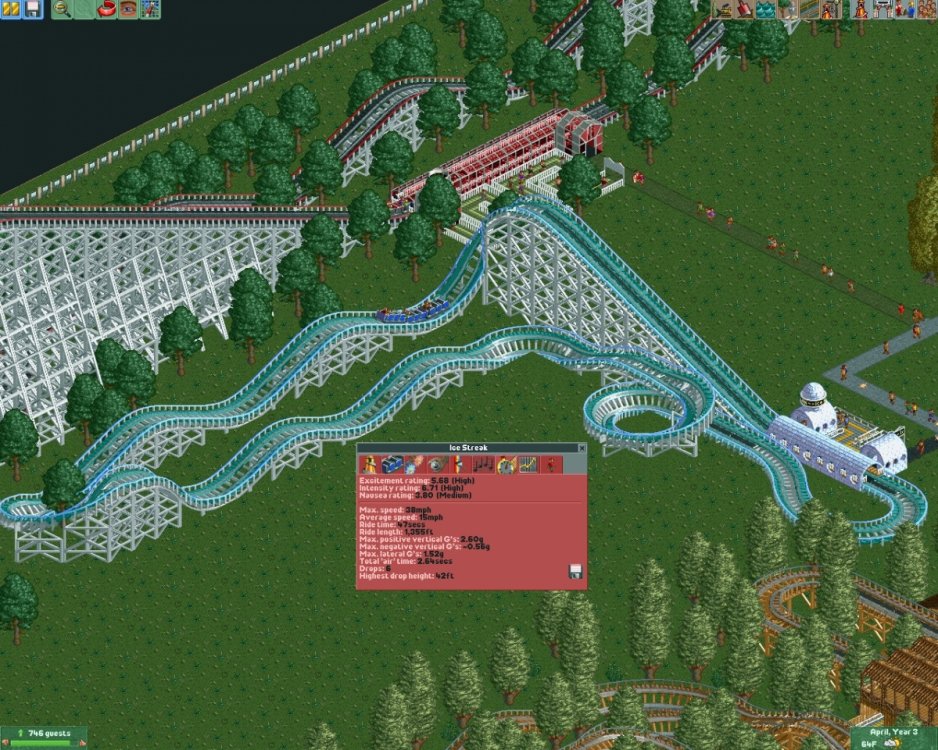Viewport: 938px width, 750px height.
Task: Zoom out using the magnifying glass
Action: (62, 9)
